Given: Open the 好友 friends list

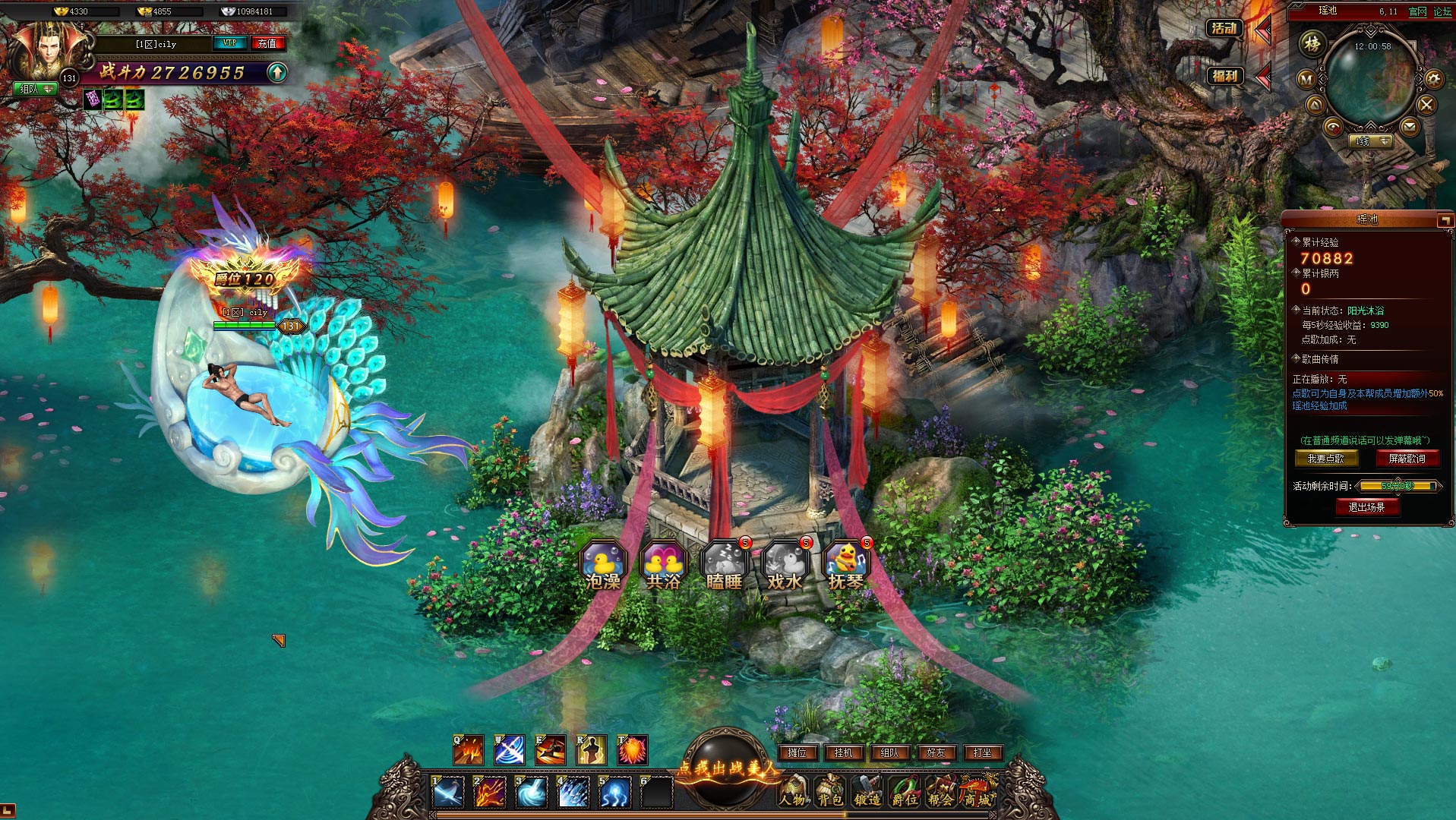Looking at the screenshot, I should (936, 752).
